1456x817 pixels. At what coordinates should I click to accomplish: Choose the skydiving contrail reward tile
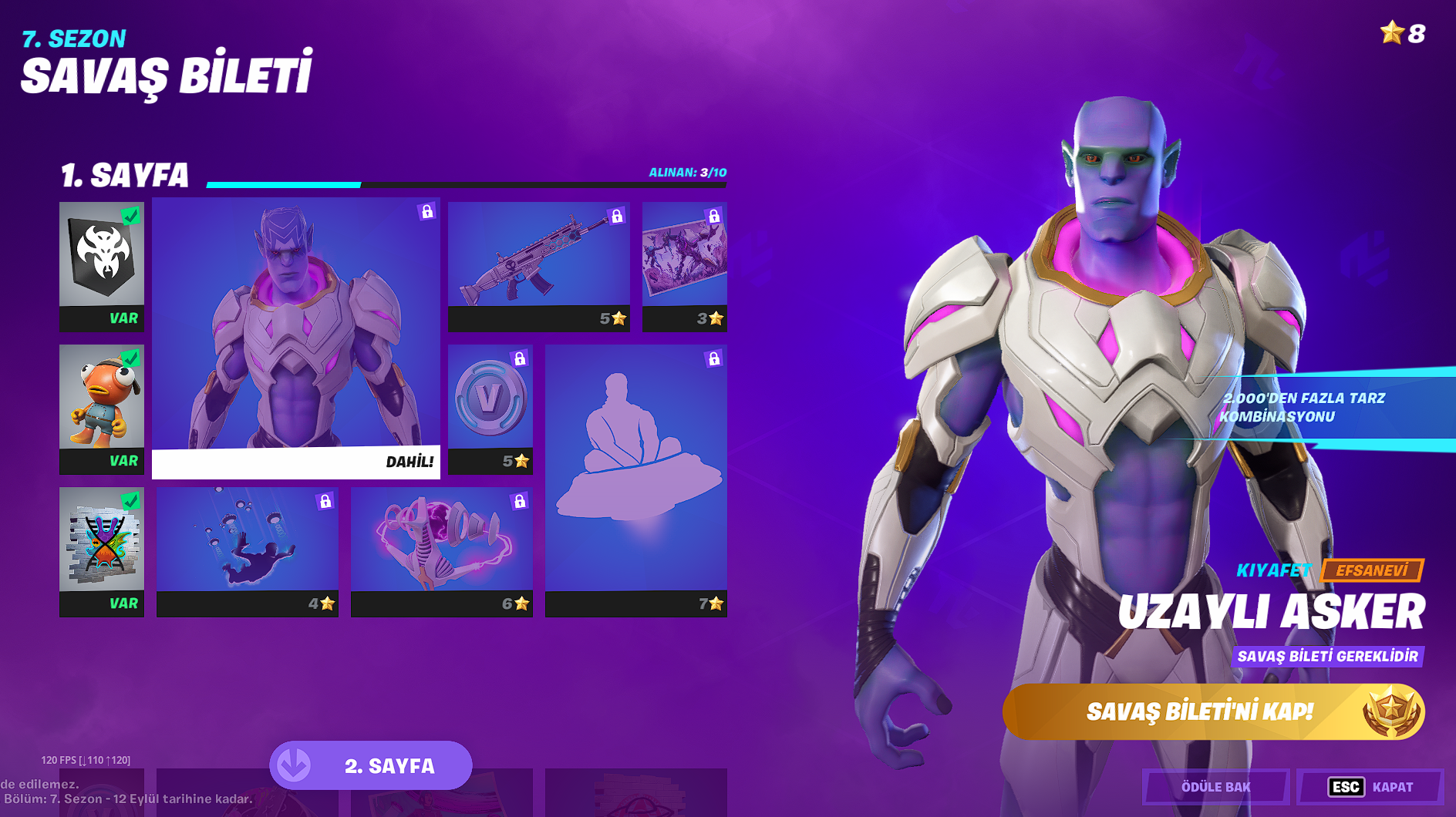(x=248, y=551)
